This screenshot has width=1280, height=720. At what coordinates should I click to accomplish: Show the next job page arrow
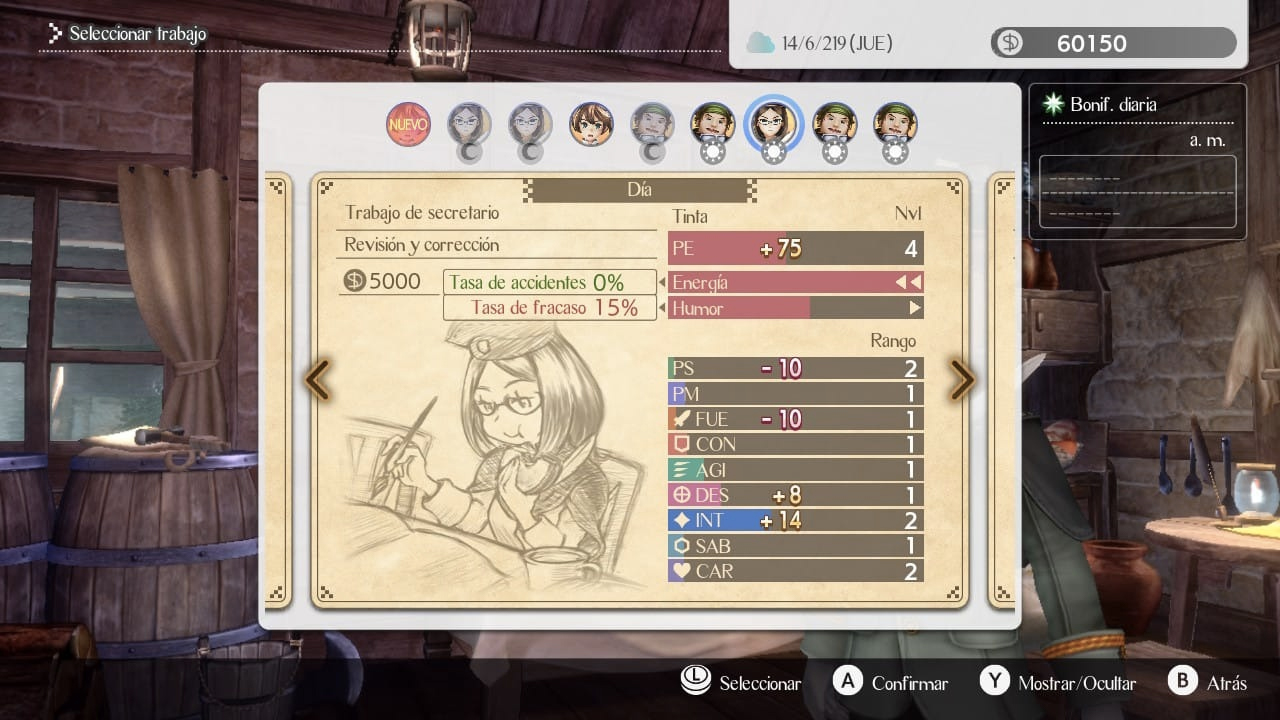pos(962,380)
